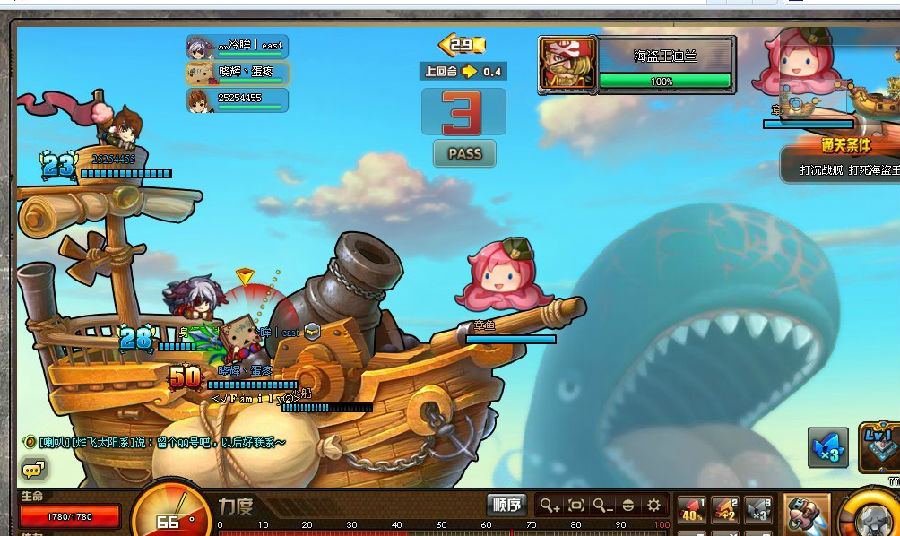Click the fit-to-screen view icon

click(x=576, y=506)
